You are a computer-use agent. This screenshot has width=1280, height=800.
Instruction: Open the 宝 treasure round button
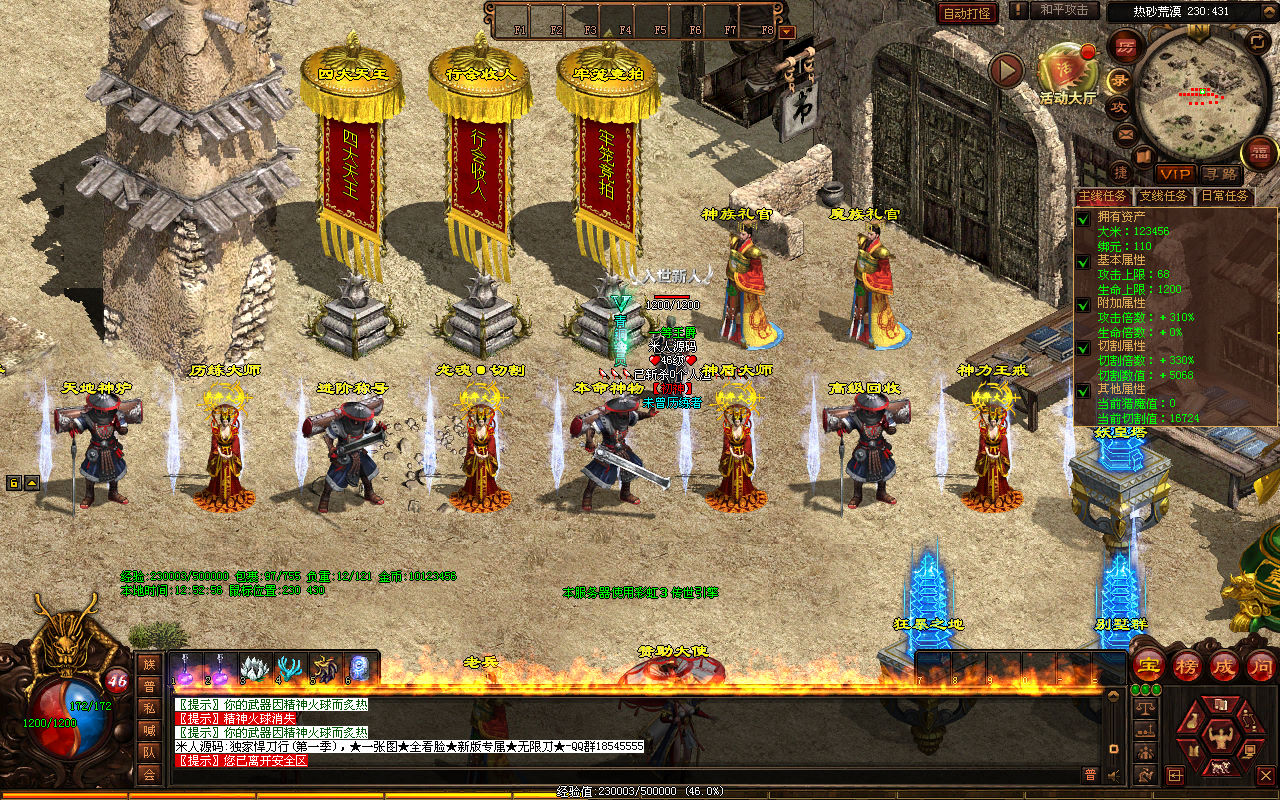click(1150, 666)
